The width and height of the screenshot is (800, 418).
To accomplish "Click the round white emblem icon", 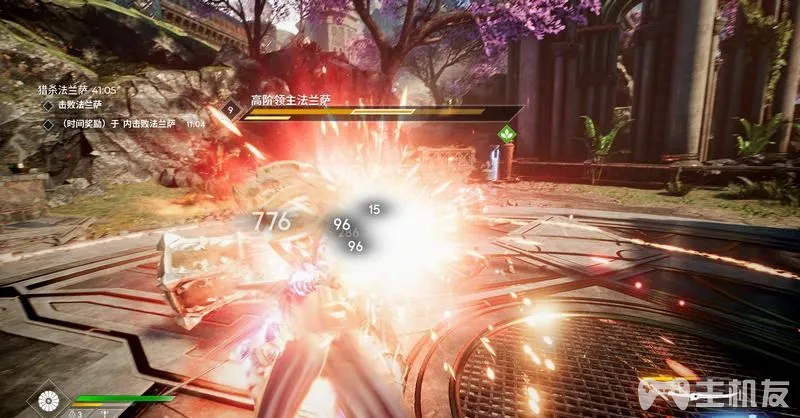I will pyautogui.click(x=47, y=402).
